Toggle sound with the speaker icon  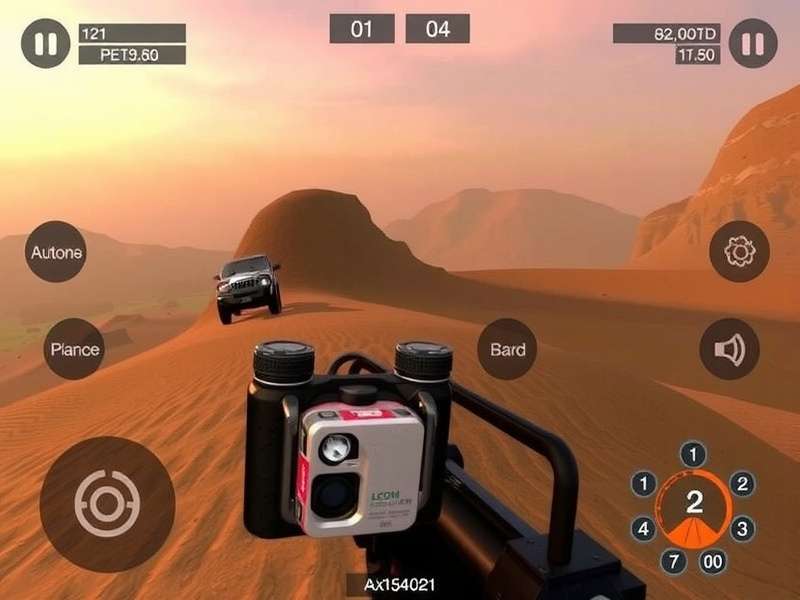[729, 349]
